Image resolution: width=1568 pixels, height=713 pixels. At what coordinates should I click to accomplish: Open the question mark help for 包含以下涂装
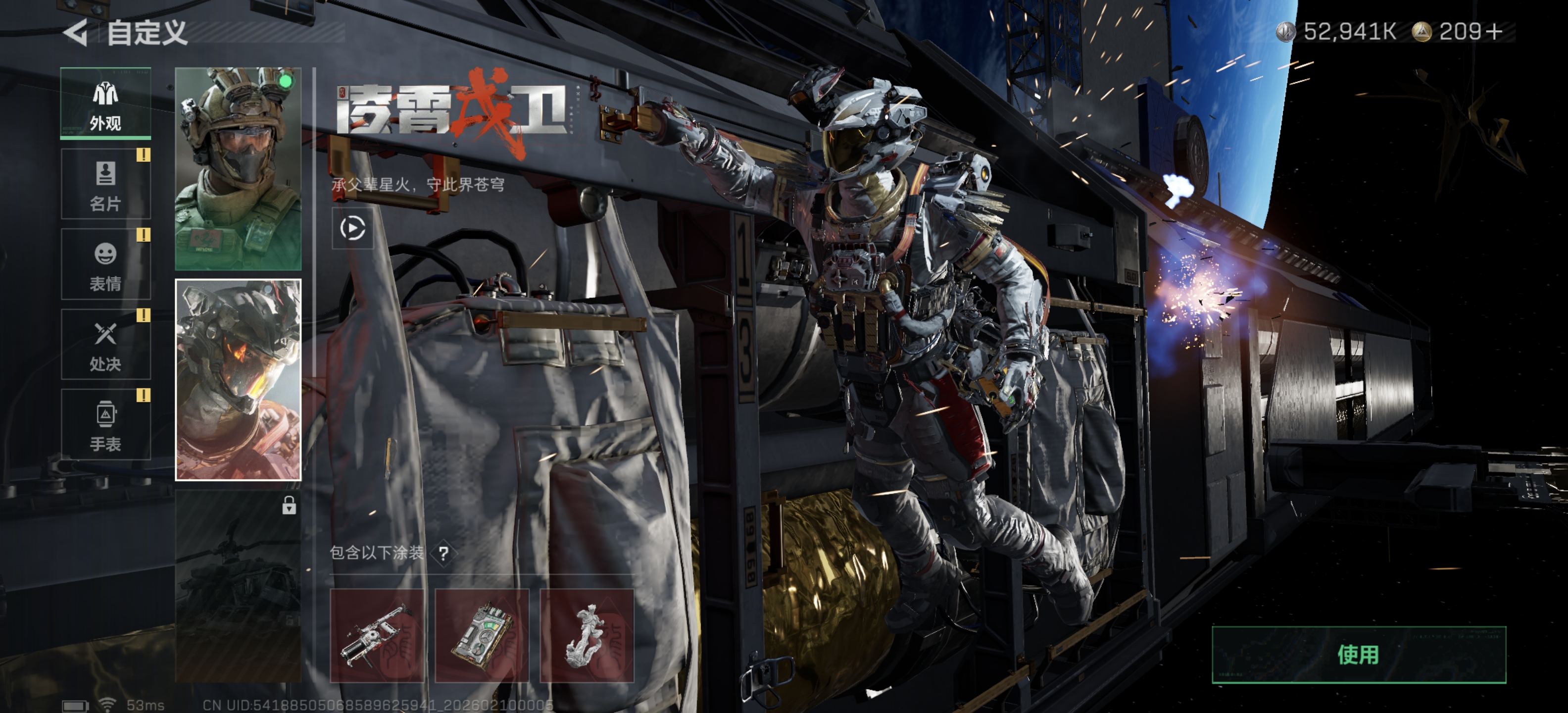(x=444, y=554)
